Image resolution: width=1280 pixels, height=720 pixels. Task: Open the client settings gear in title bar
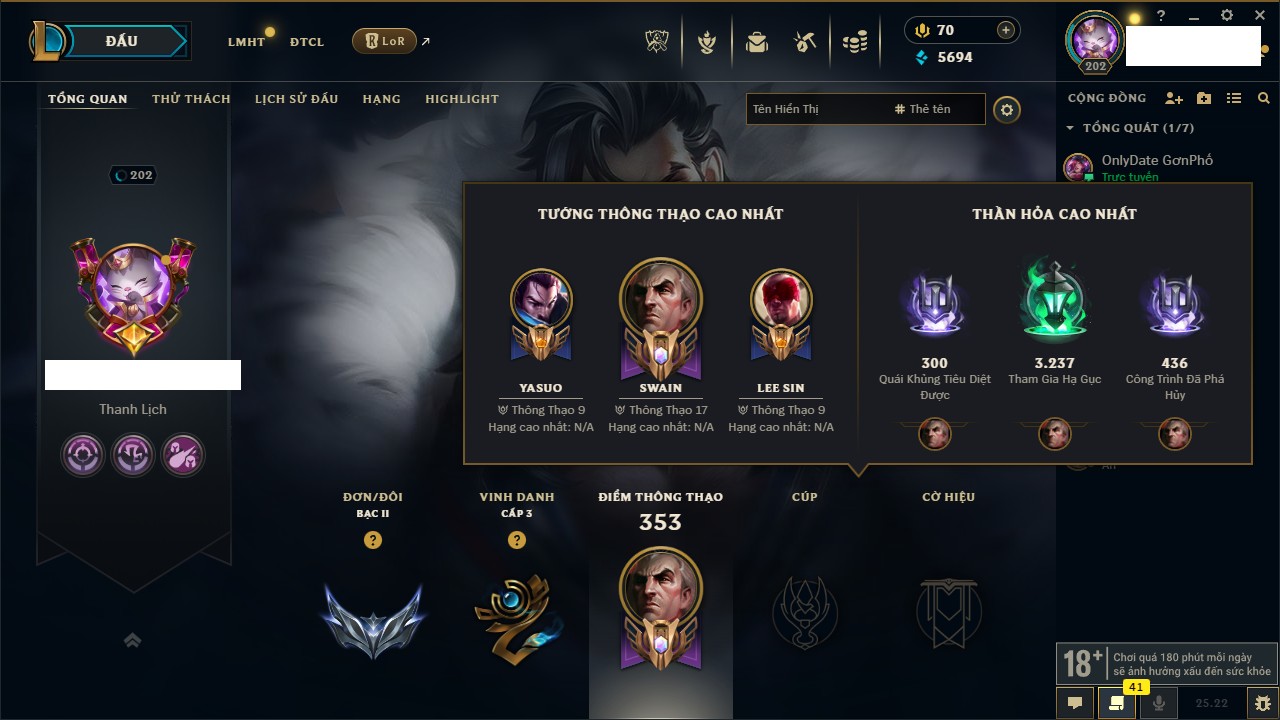[1227, 16]
